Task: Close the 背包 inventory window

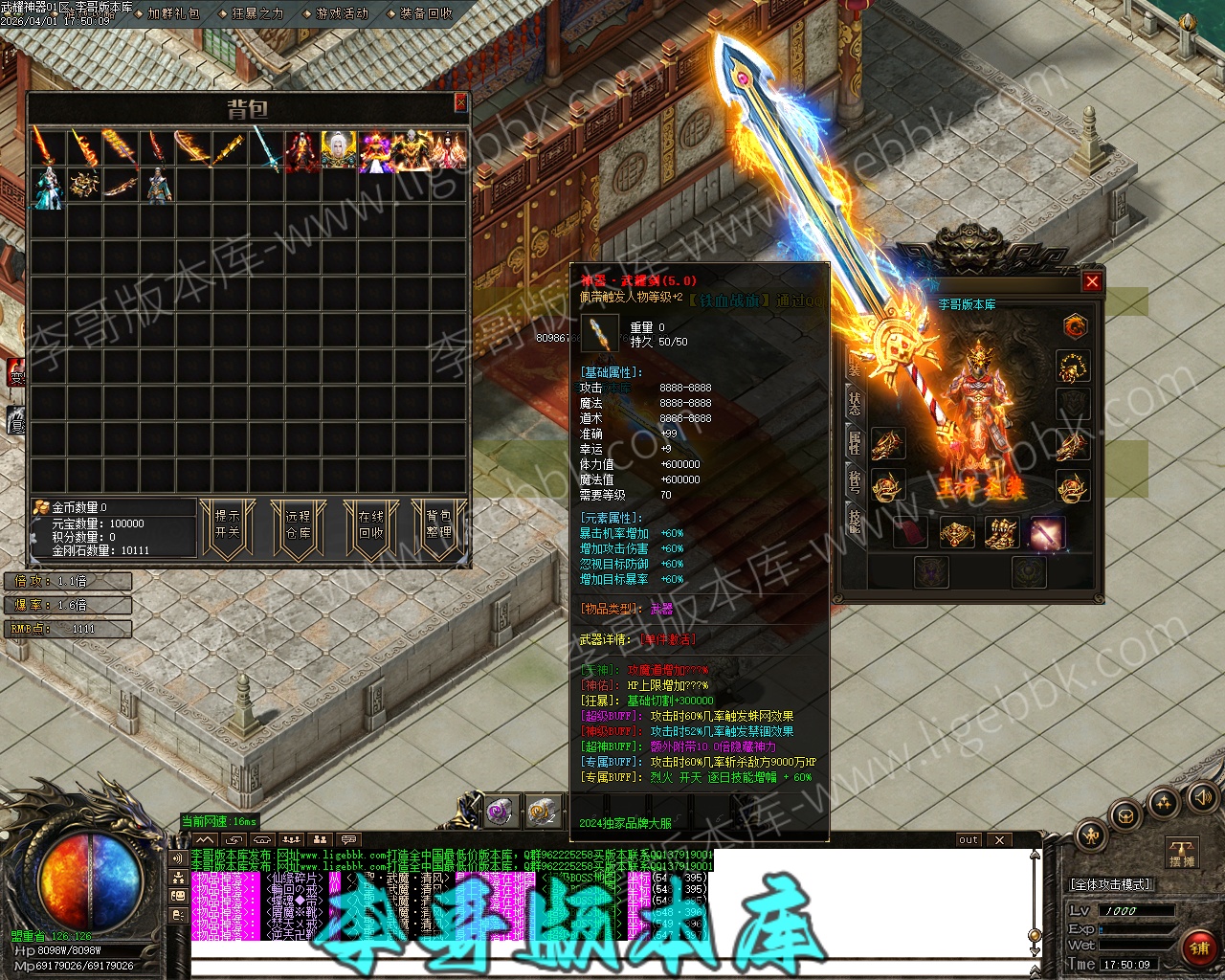Action: 460,102
